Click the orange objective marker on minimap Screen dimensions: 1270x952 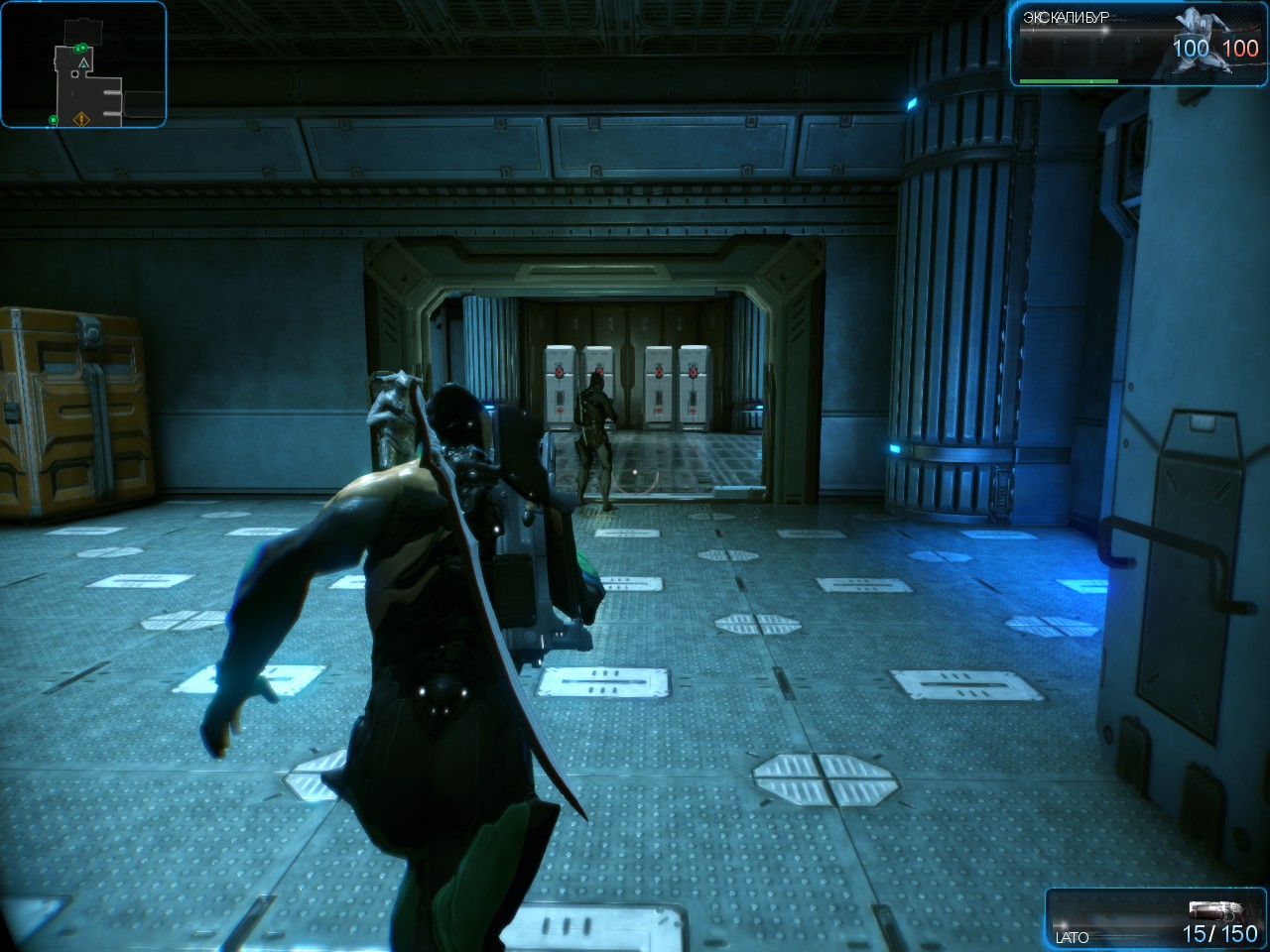coord(81,120)
